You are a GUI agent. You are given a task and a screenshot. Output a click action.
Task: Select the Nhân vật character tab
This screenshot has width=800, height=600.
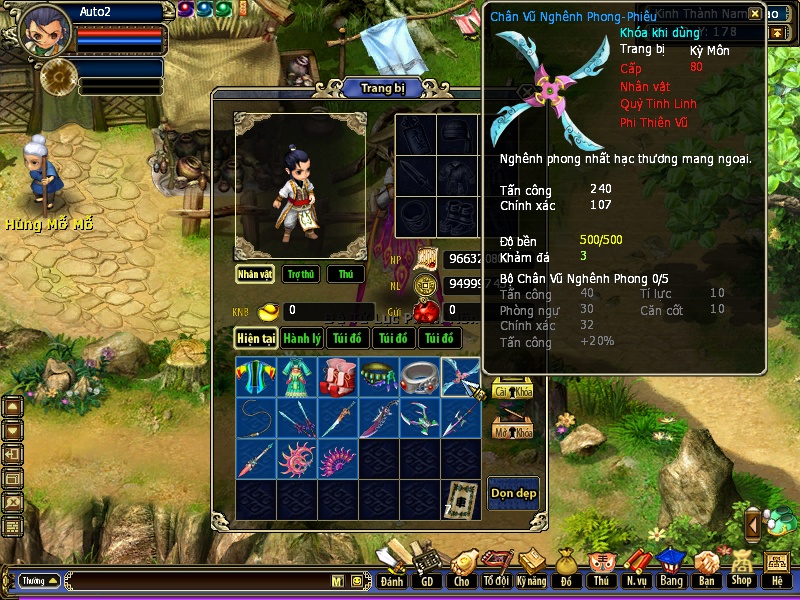tap(255, 274)
